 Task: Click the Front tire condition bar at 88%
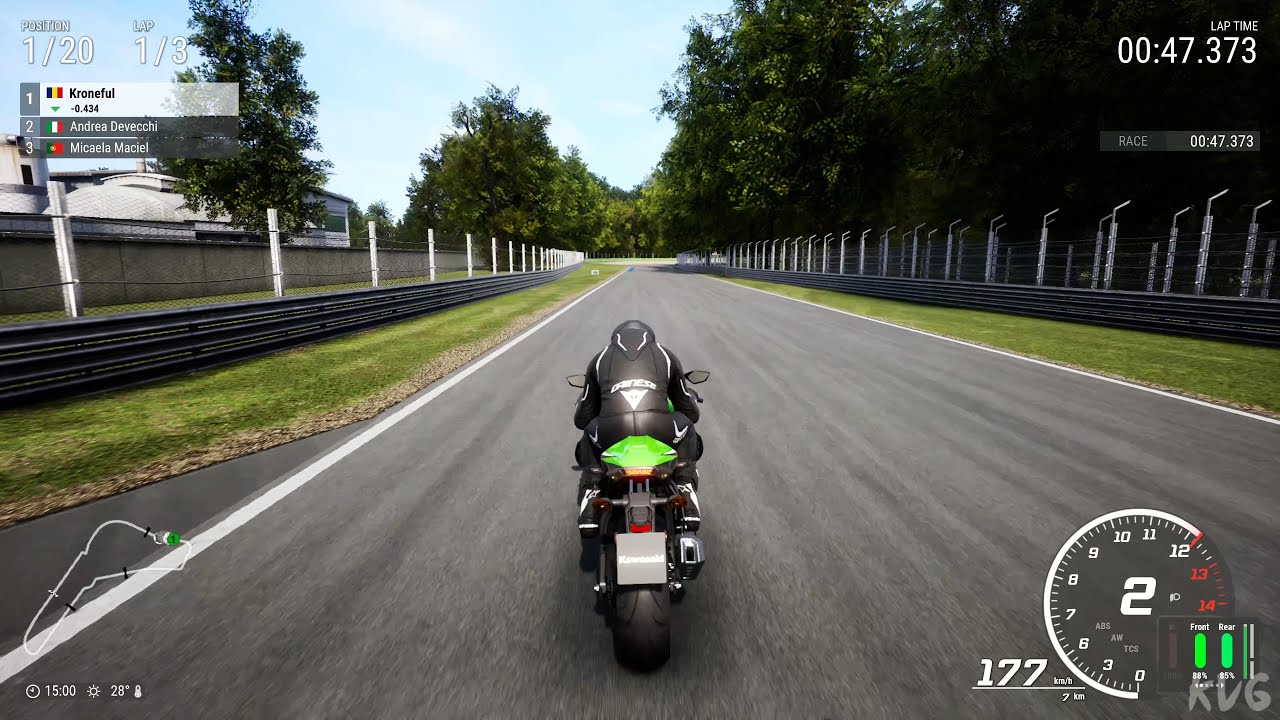pos(1200,650)
